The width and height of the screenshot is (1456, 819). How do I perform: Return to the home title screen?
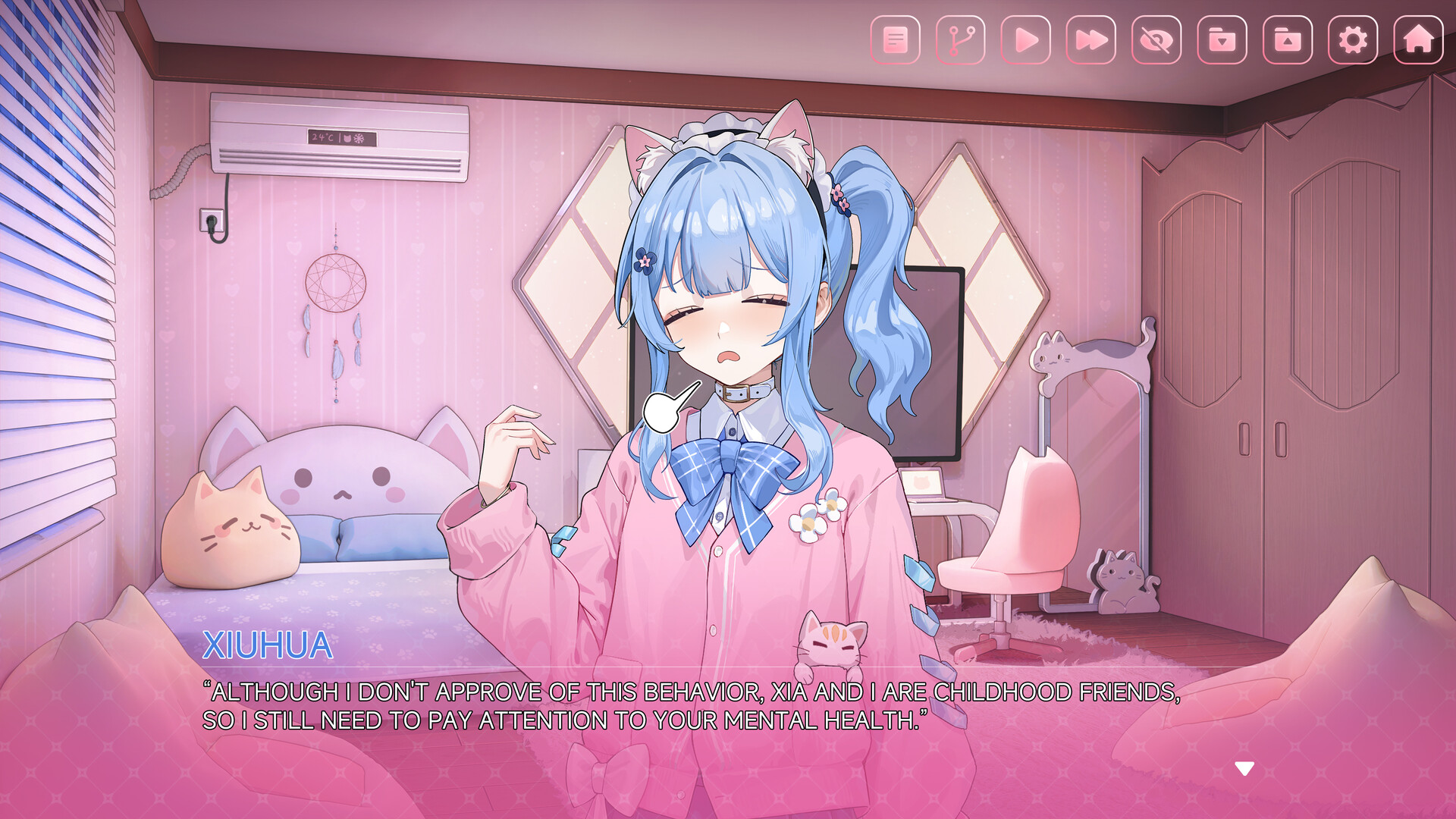[x=1417, y=39]
